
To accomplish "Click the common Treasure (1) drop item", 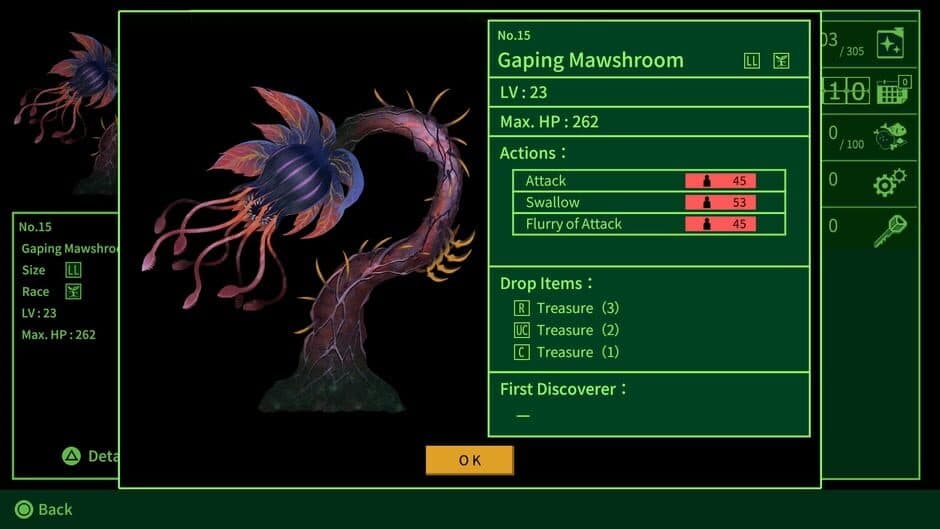I will [567, 352].
